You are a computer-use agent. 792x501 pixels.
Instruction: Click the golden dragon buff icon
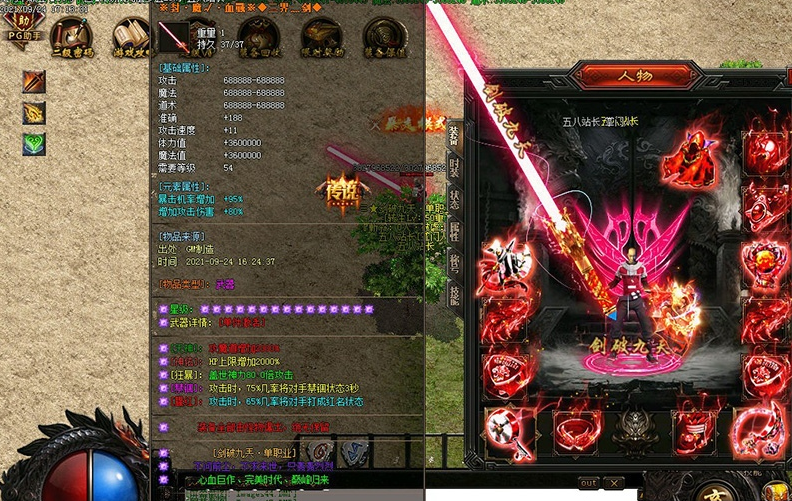35,113
